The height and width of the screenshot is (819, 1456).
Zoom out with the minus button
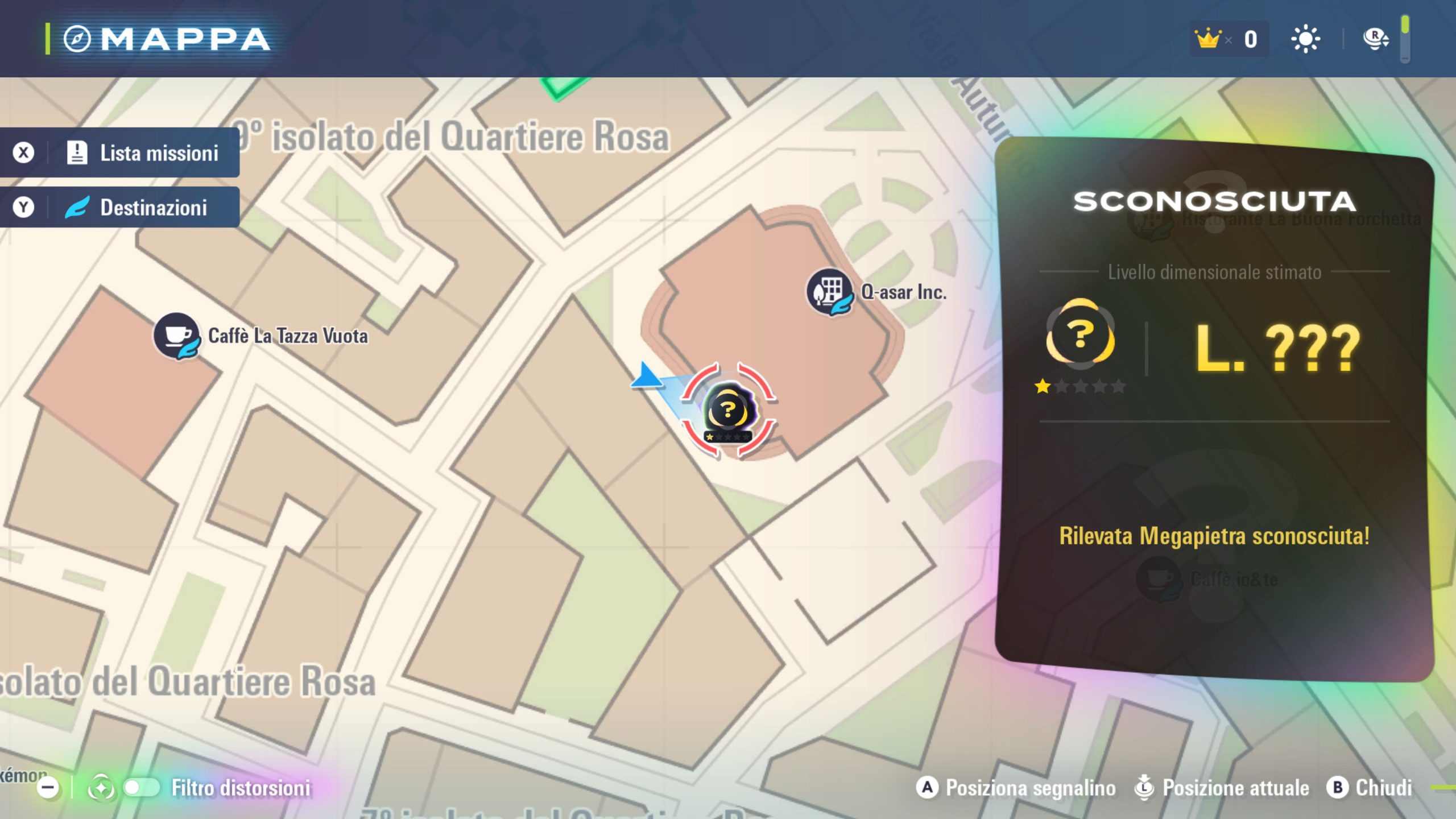48,788
